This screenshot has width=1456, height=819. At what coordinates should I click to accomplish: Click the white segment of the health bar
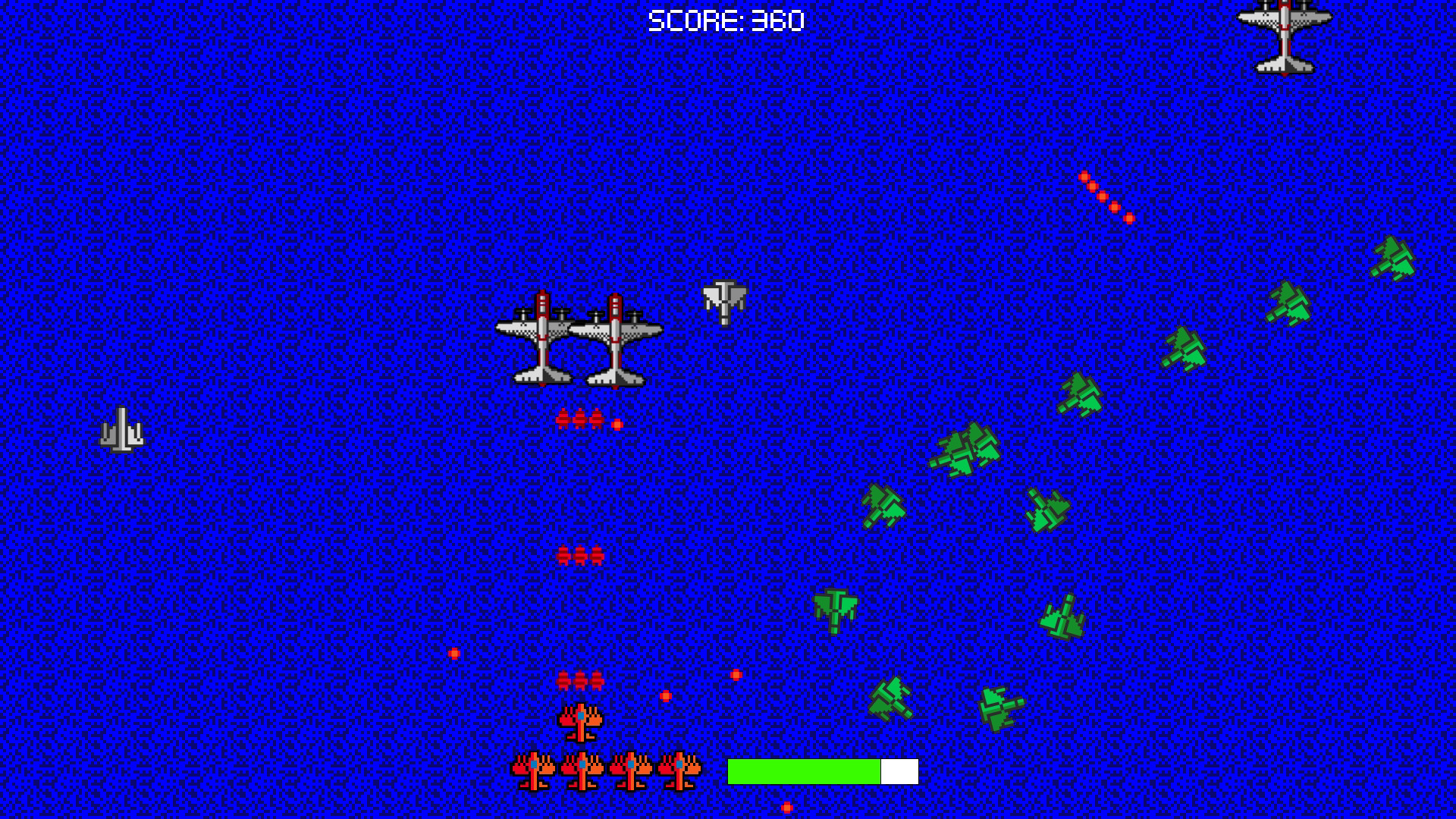899,770
